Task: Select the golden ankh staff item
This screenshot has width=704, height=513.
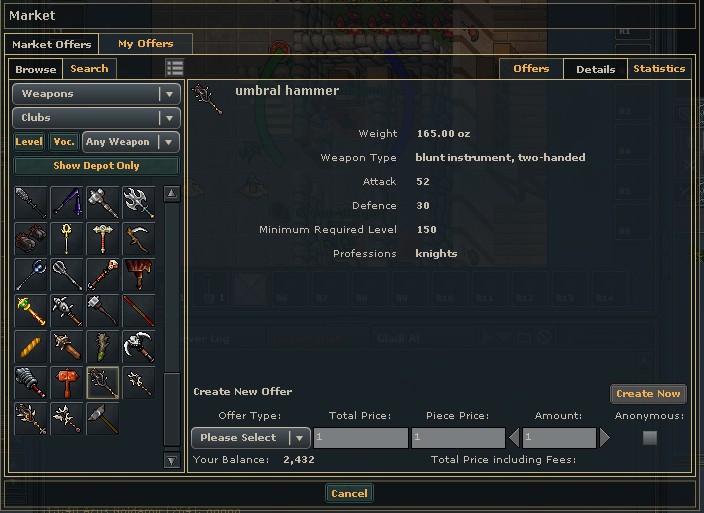Action: coord(67,238)
